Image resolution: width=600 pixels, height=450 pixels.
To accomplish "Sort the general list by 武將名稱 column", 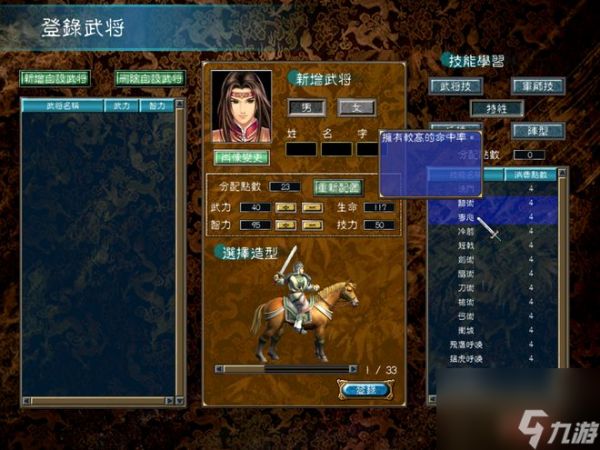I will [x=62, y=105].
